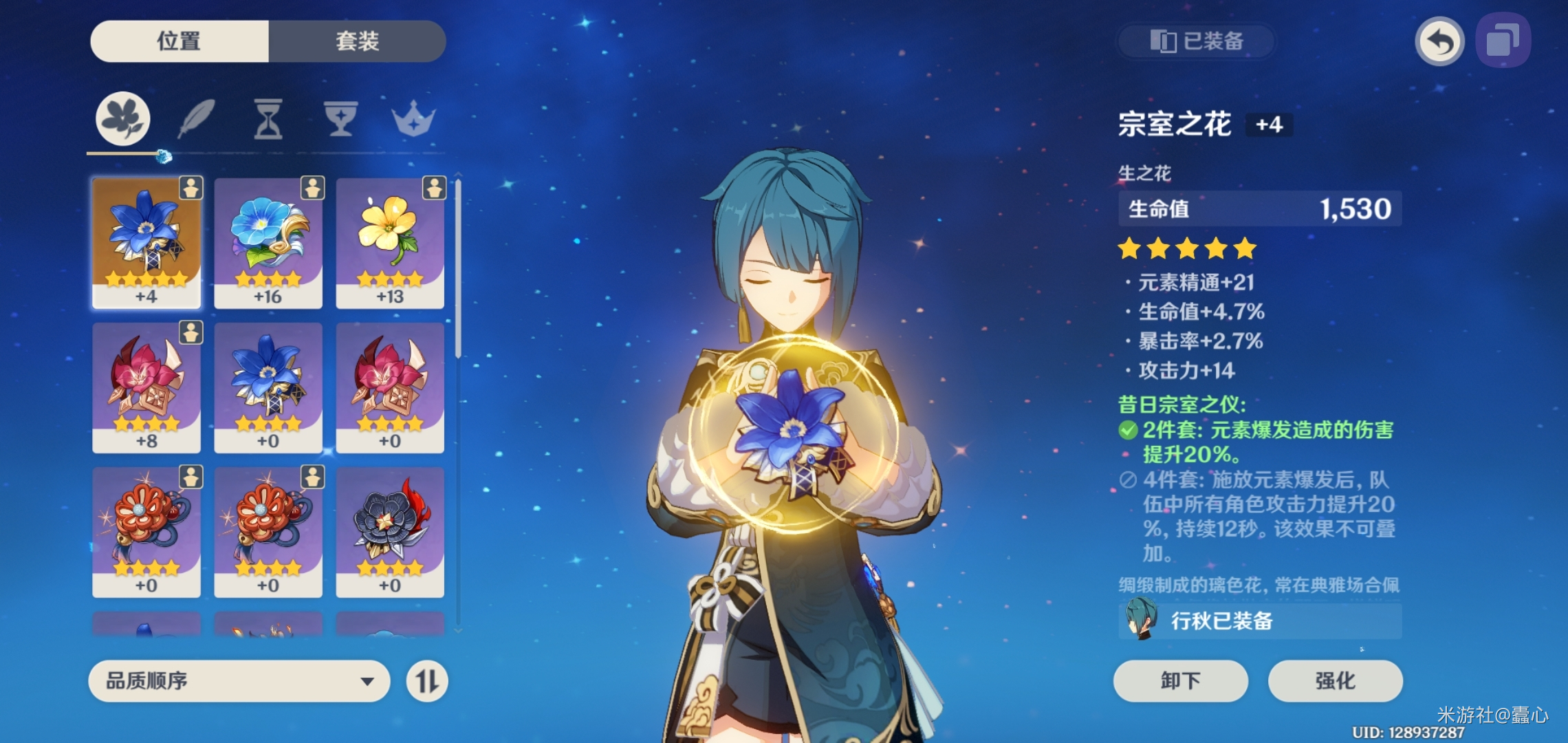Viewport: 1568px width, 743px height.
Task: Go back with the return arrow button
Action: click(1439, 41)
